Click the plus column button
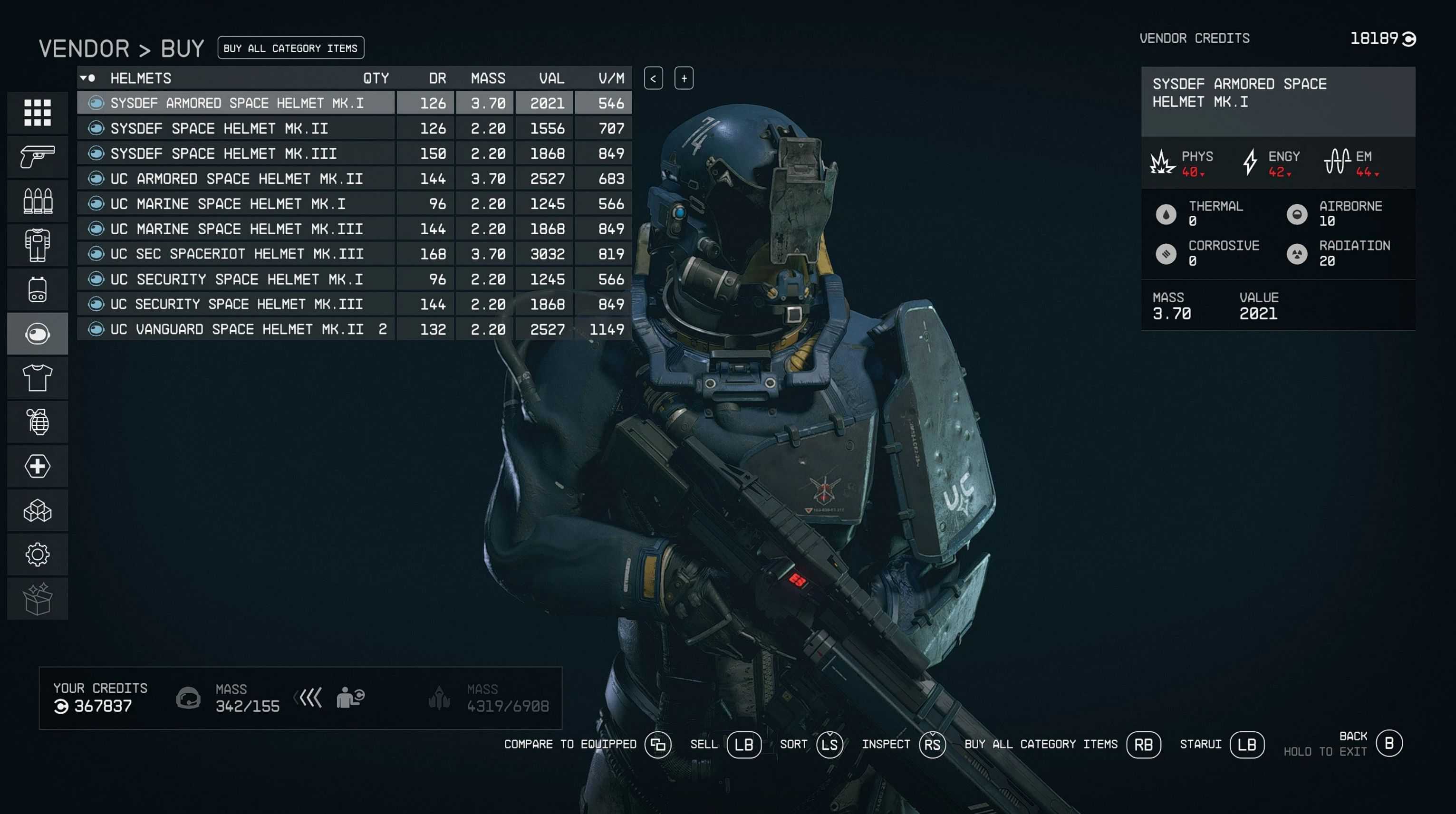Image resolution: width=1456 pixels, height=814 pixels. tap(684, 78)
